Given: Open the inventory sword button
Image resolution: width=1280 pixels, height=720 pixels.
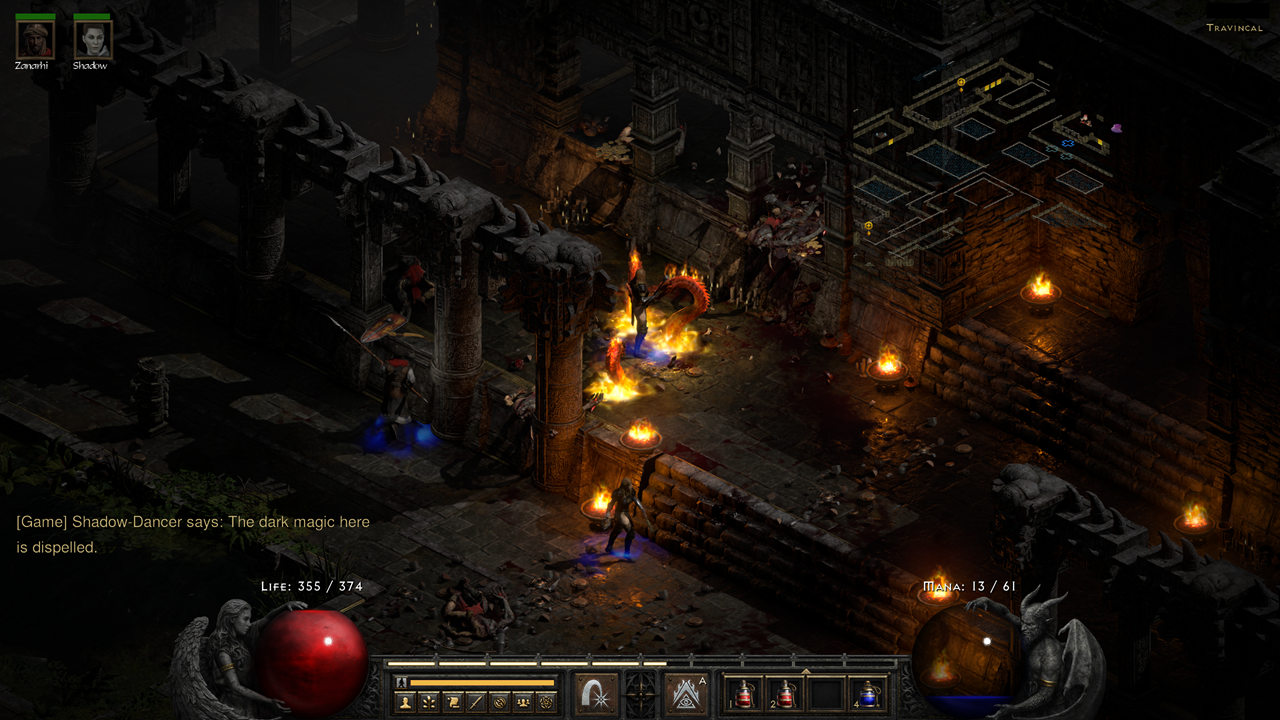Looking at the screenshot, I should coord(476,702).
